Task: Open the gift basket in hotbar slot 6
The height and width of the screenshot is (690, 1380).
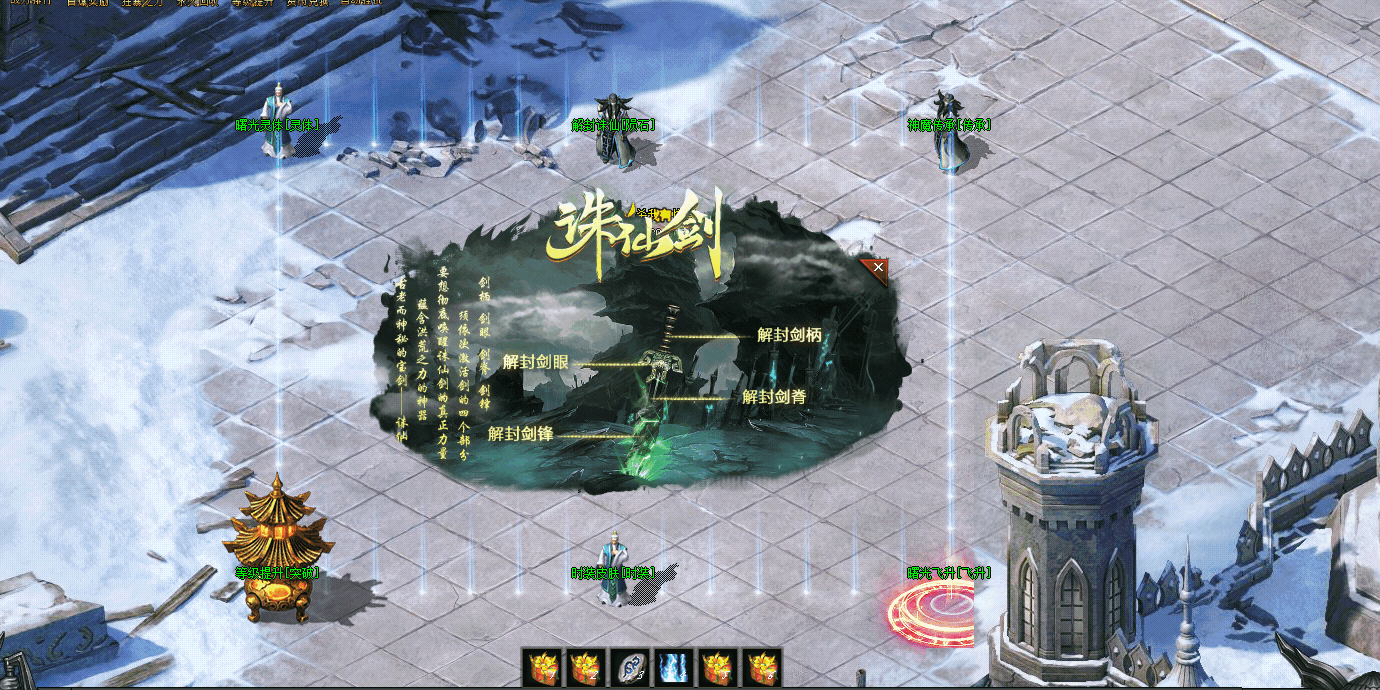Action: point(760,667)
